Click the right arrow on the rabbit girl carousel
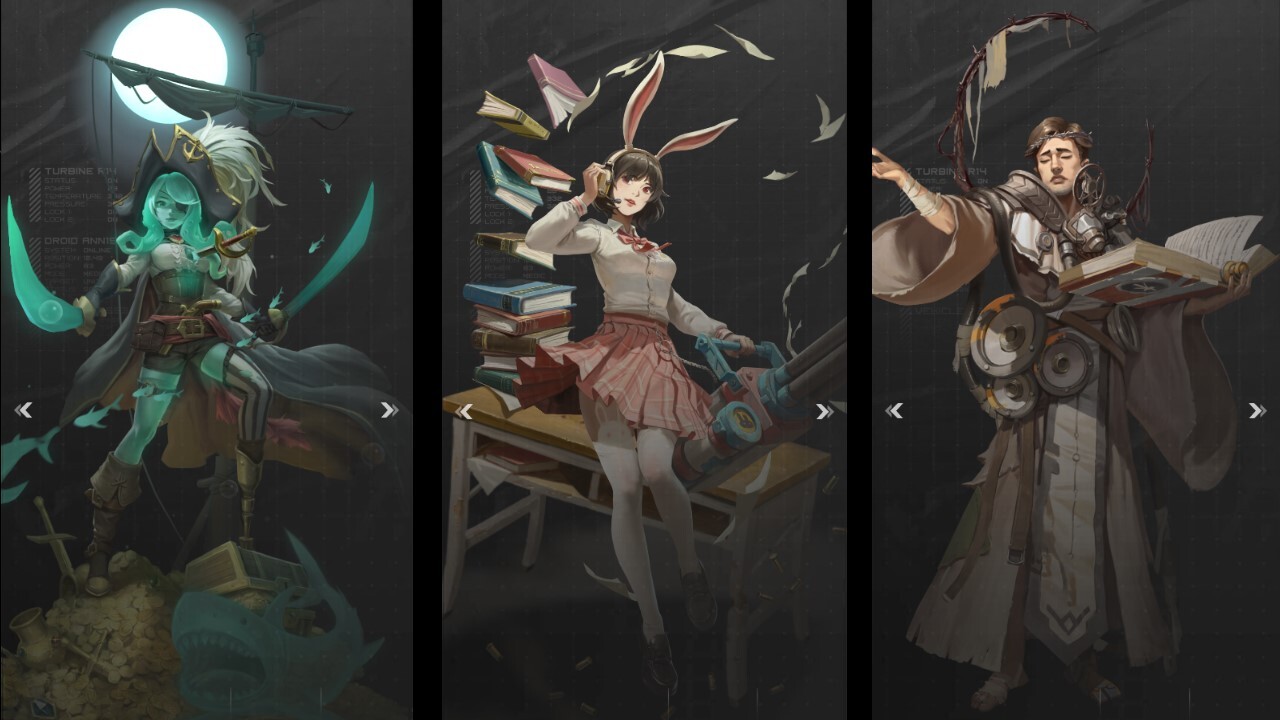Screen dimensions: 1280x720 (x=824, y=411)
